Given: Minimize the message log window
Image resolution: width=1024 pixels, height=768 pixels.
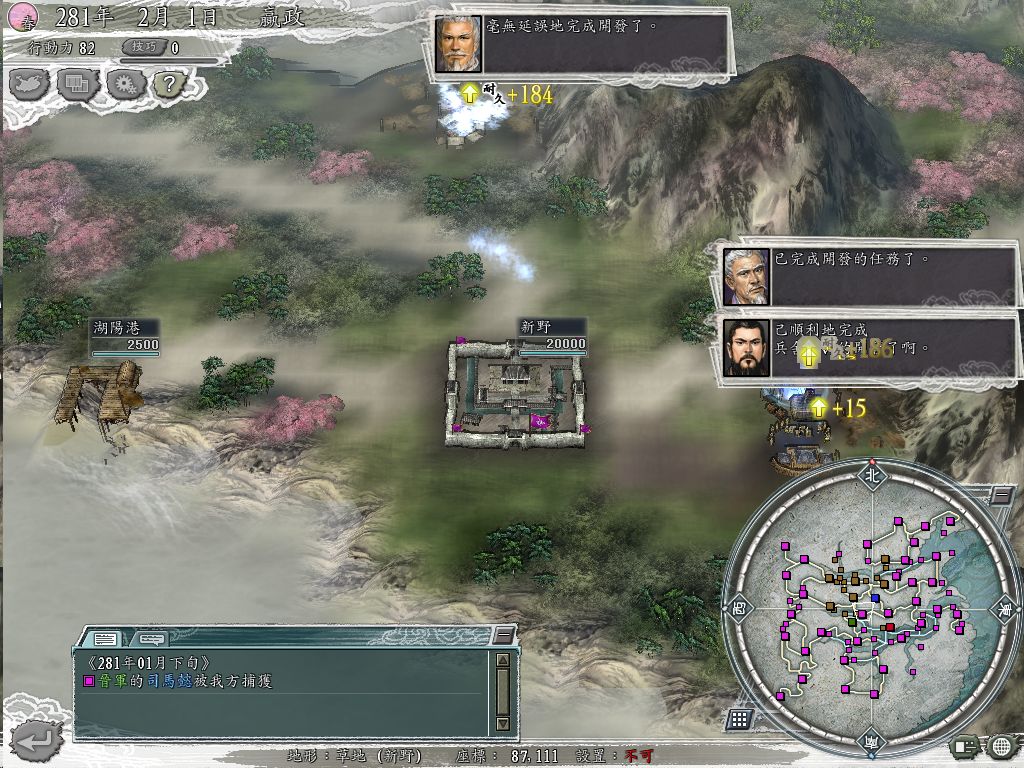Looking at the screenshot, I should [503, 634].
